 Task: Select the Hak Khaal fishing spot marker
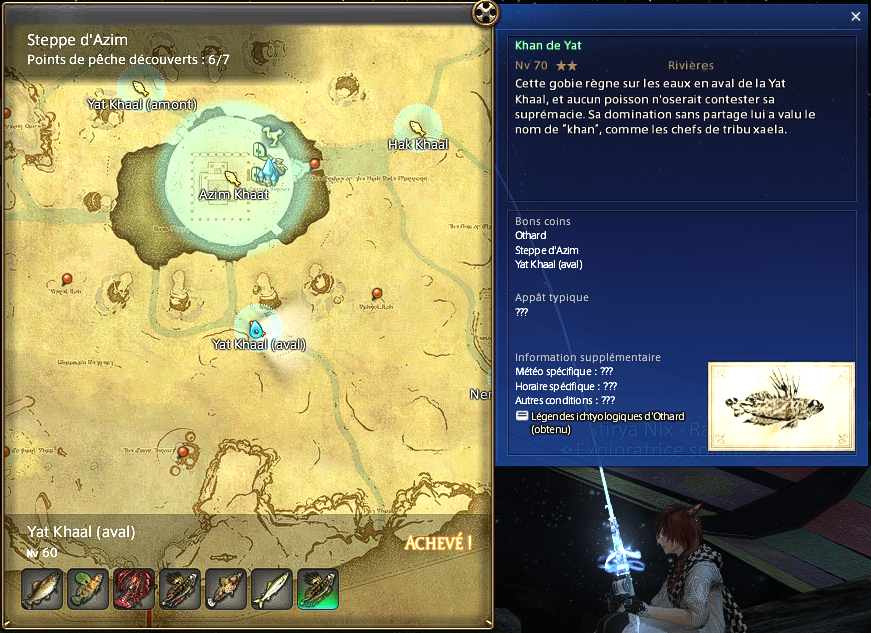[418, 128]
